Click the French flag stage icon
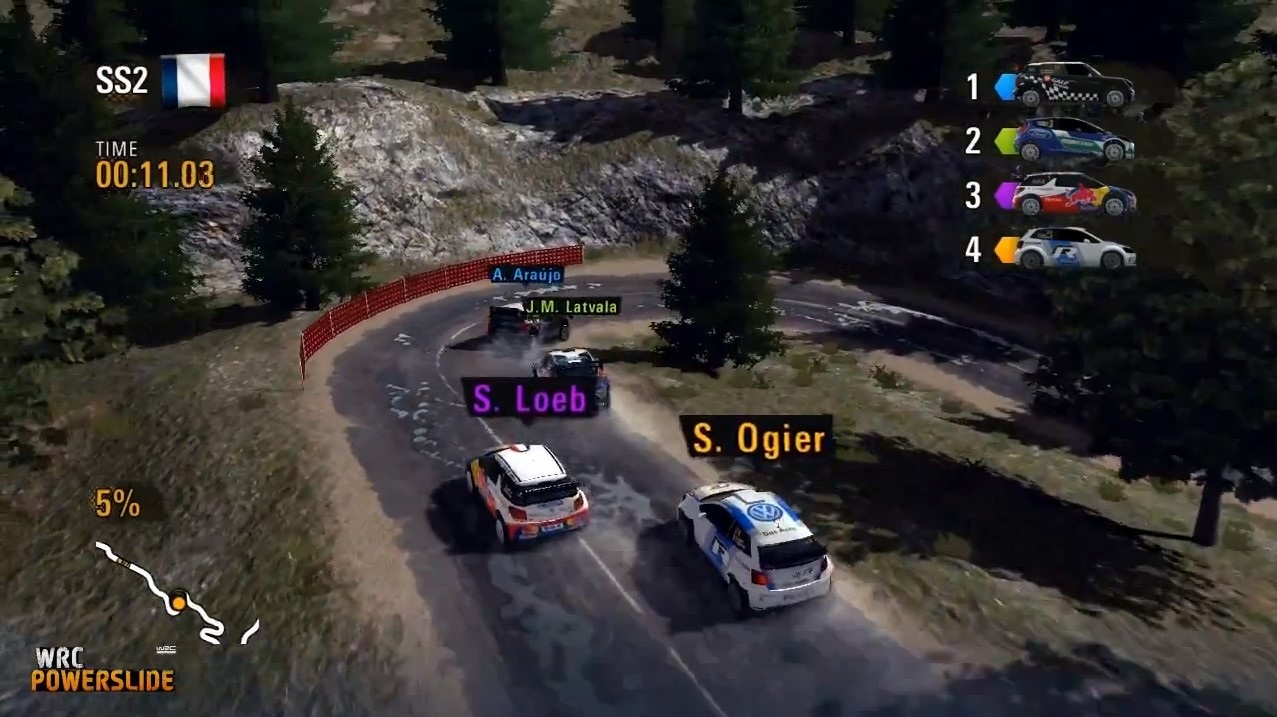The height and width of the screenshot is (717, 1277). click(193, 80)
